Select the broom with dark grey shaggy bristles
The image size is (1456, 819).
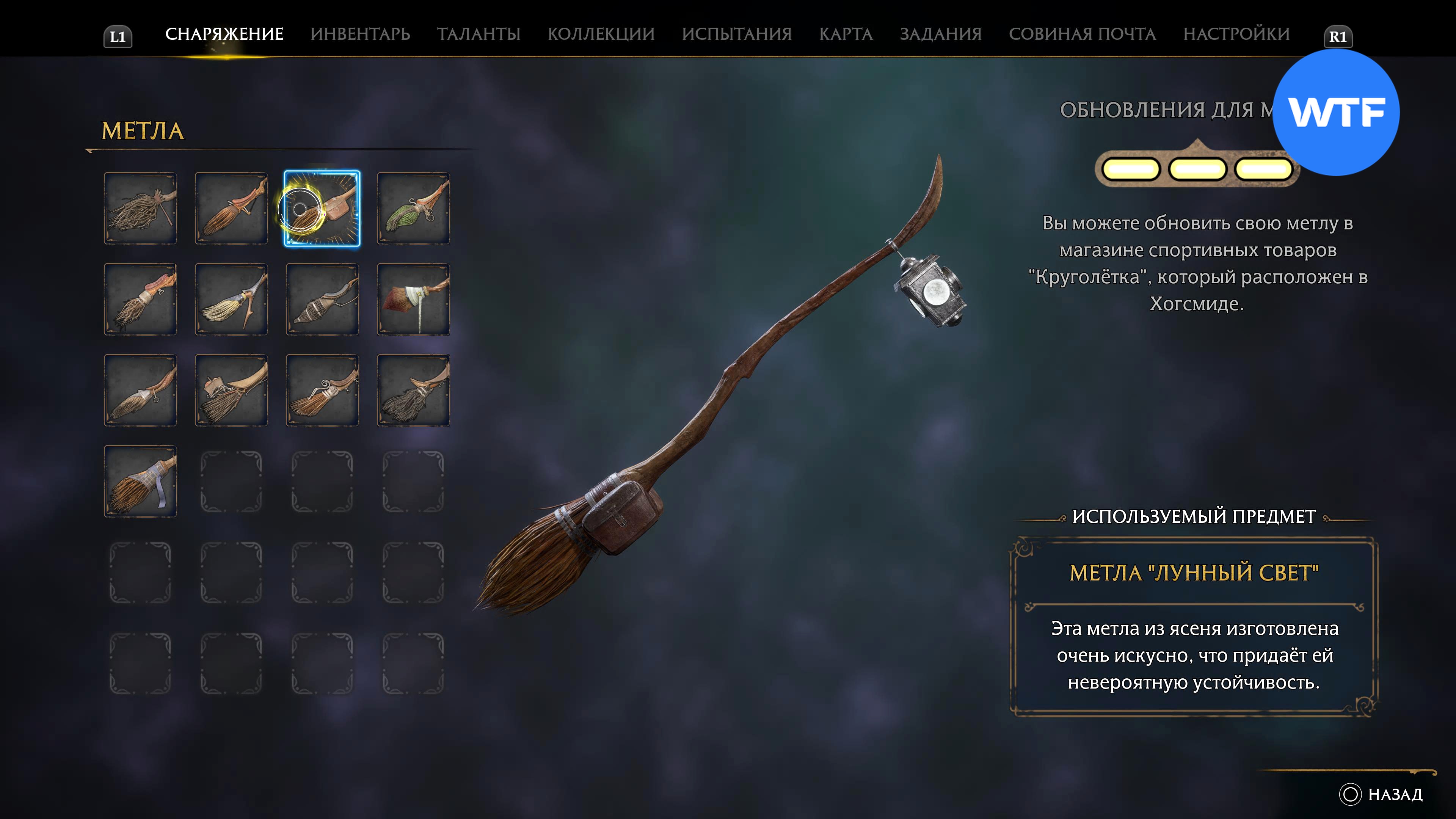tap(413, 391)
